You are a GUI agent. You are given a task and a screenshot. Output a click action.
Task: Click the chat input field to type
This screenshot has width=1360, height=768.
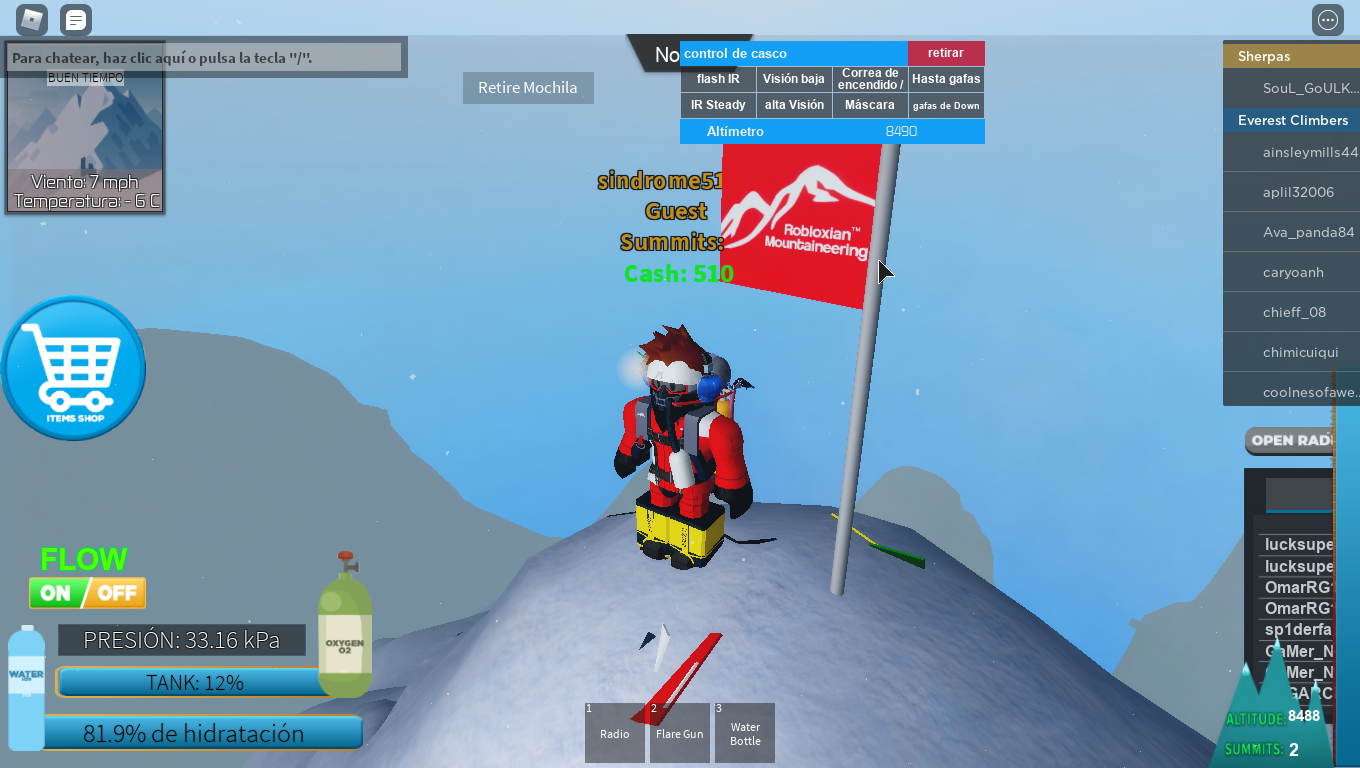point(205,57)
